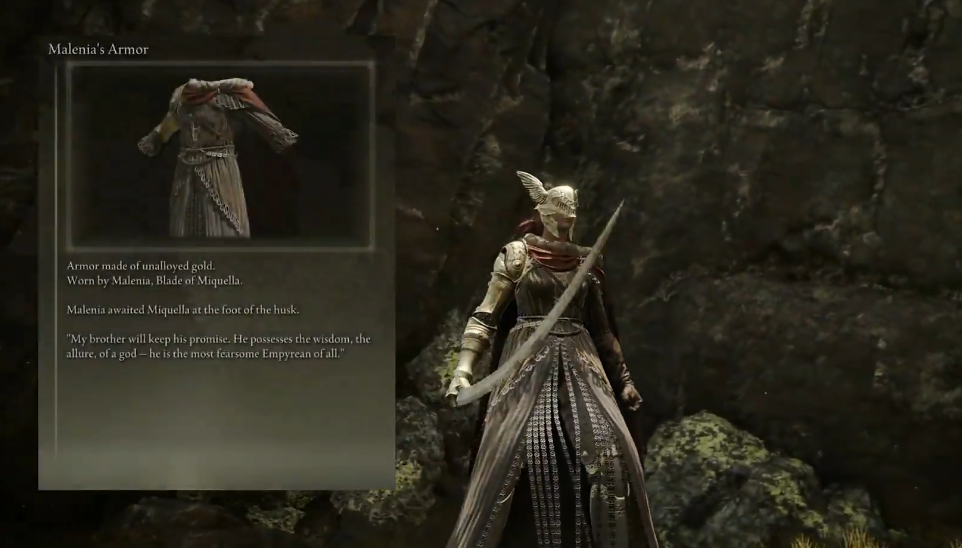Screen dimensions: 962x548
Task: Select the Malenia's Armor preview image
Action: coord(220,155)
